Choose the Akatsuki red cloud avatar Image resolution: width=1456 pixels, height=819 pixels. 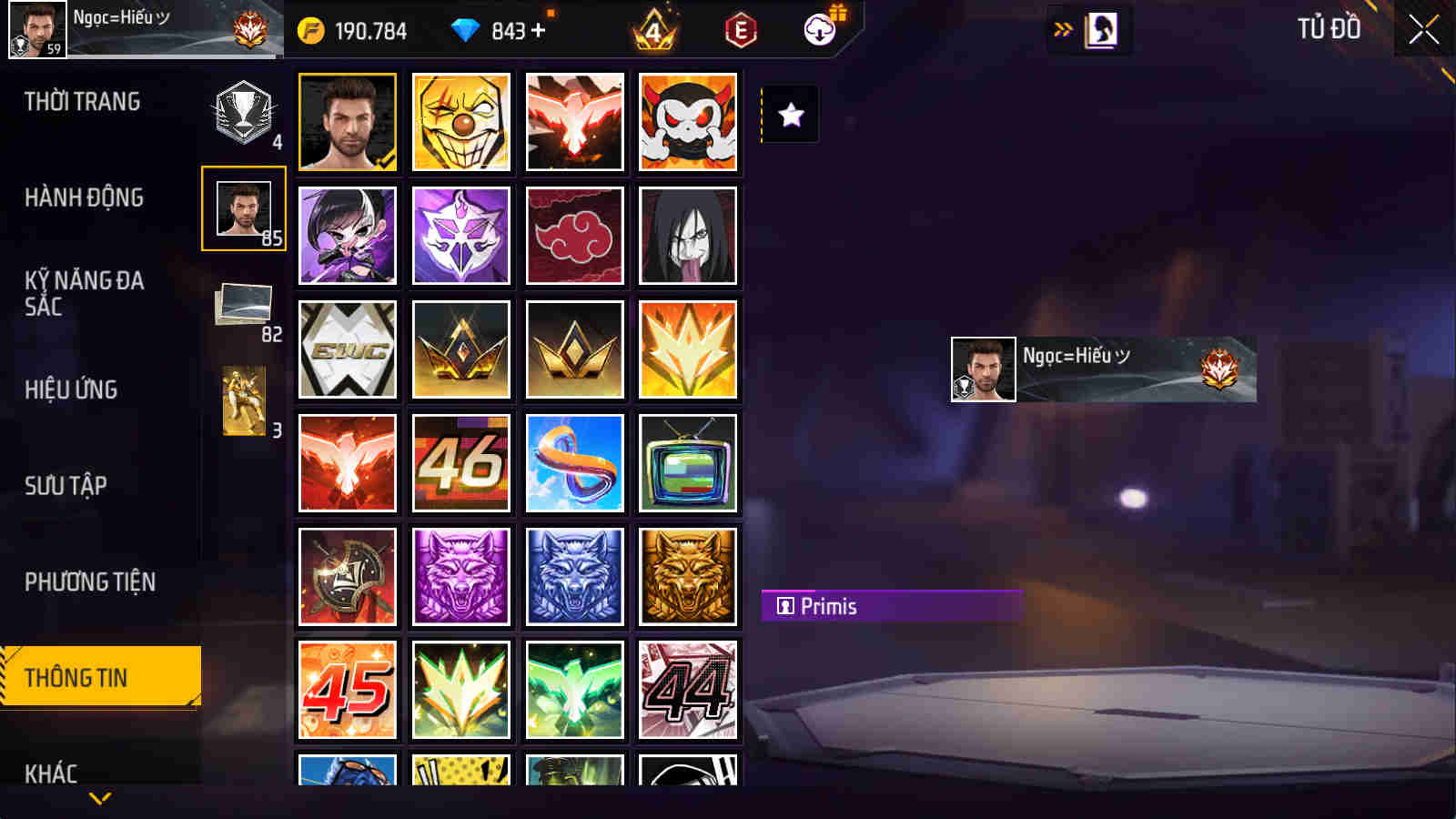575,235
